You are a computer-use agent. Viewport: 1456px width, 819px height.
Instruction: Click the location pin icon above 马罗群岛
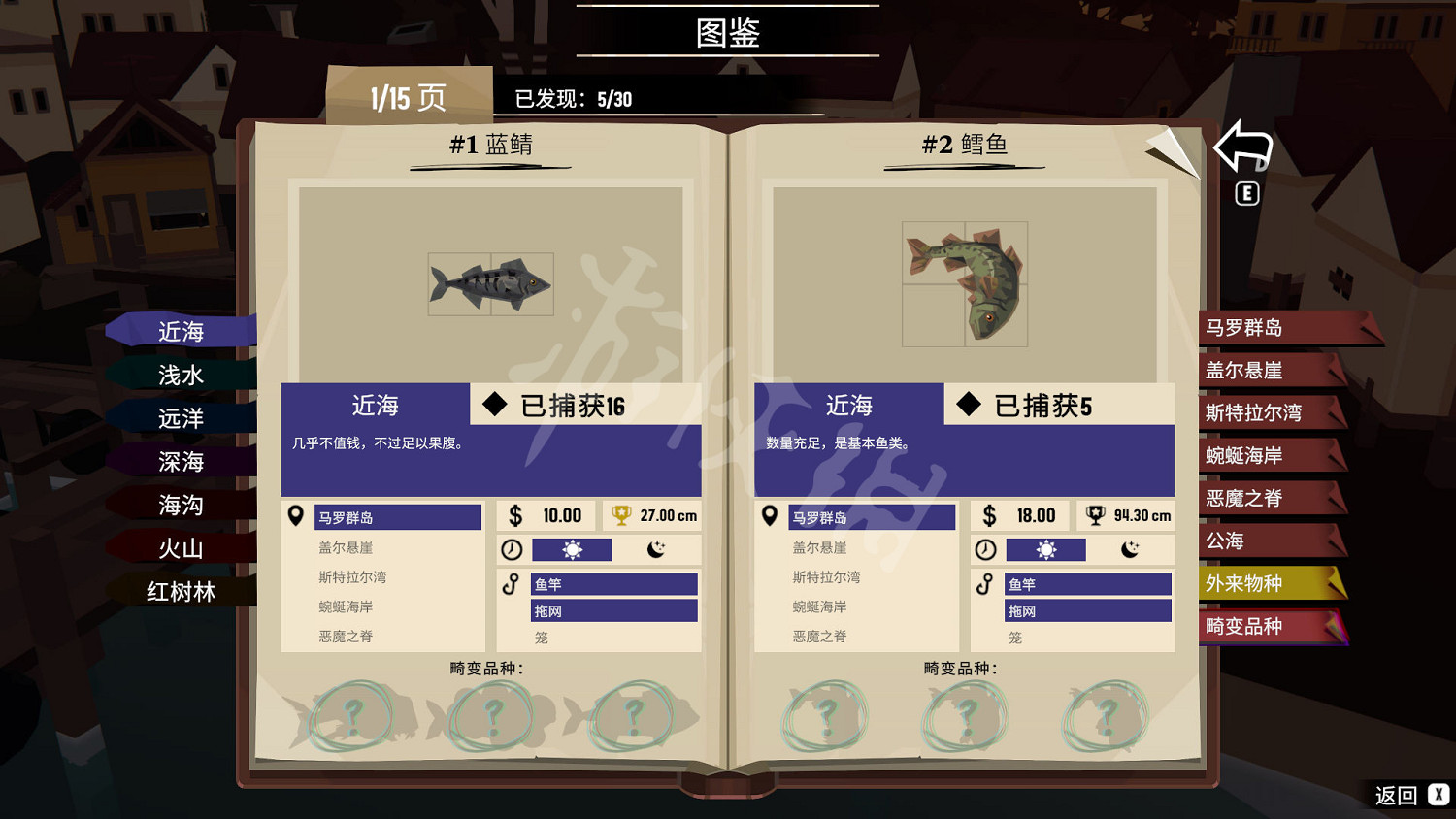click(x=297, y=515)
